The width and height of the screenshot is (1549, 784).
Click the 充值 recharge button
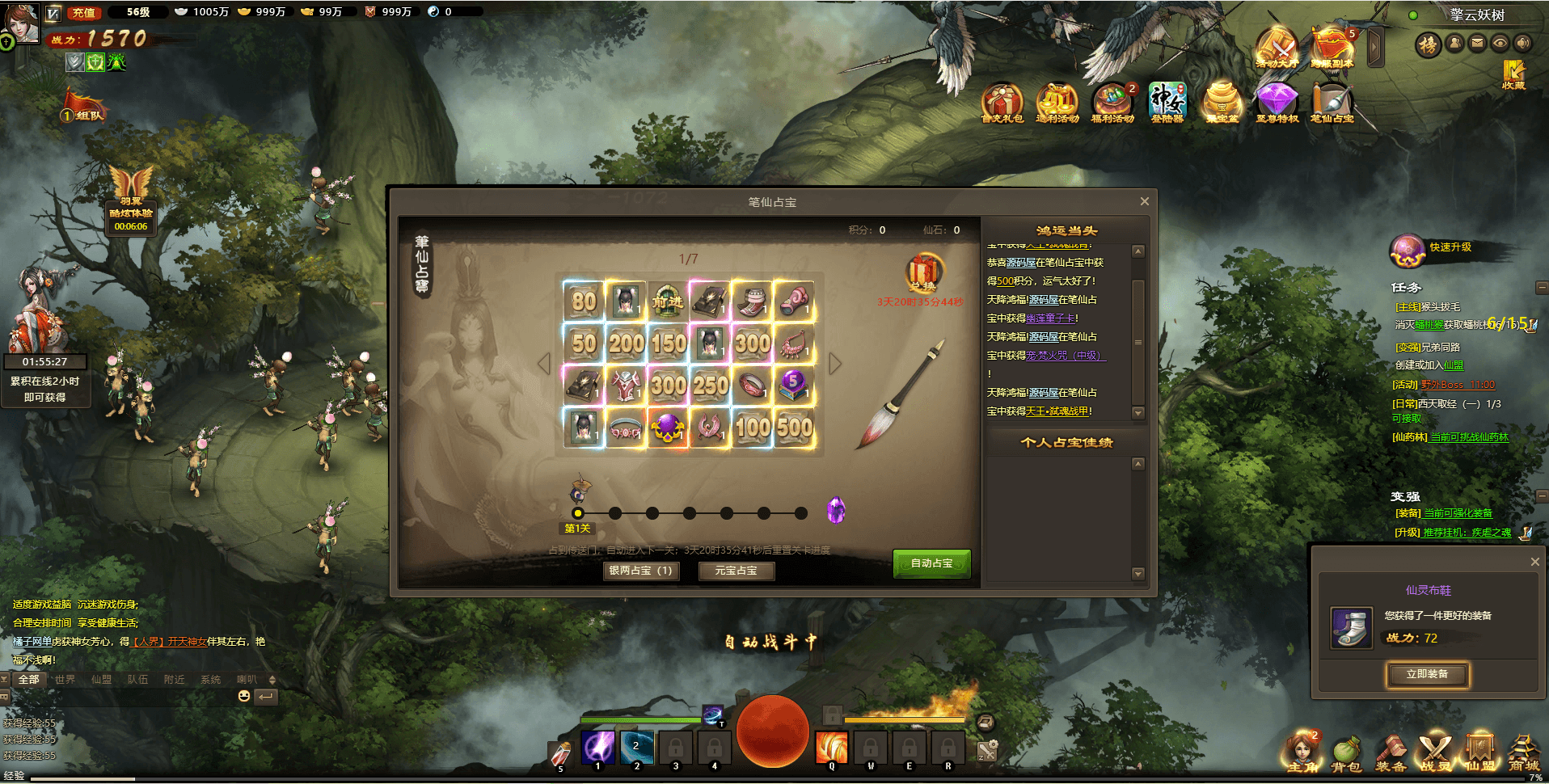tap(84, 12)
